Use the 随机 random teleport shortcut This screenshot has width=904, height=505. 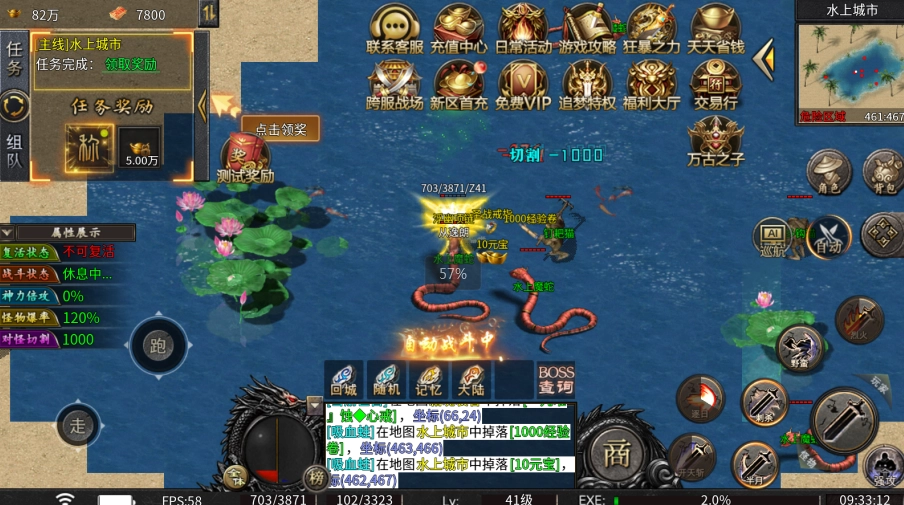386,379
